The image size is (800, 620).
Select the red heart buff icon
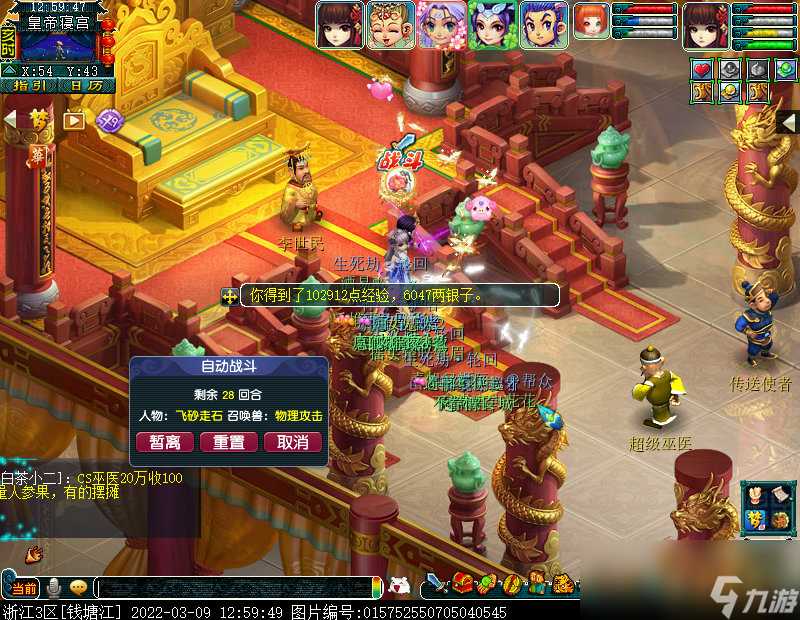pyautogui.click(x=702, y=70)
